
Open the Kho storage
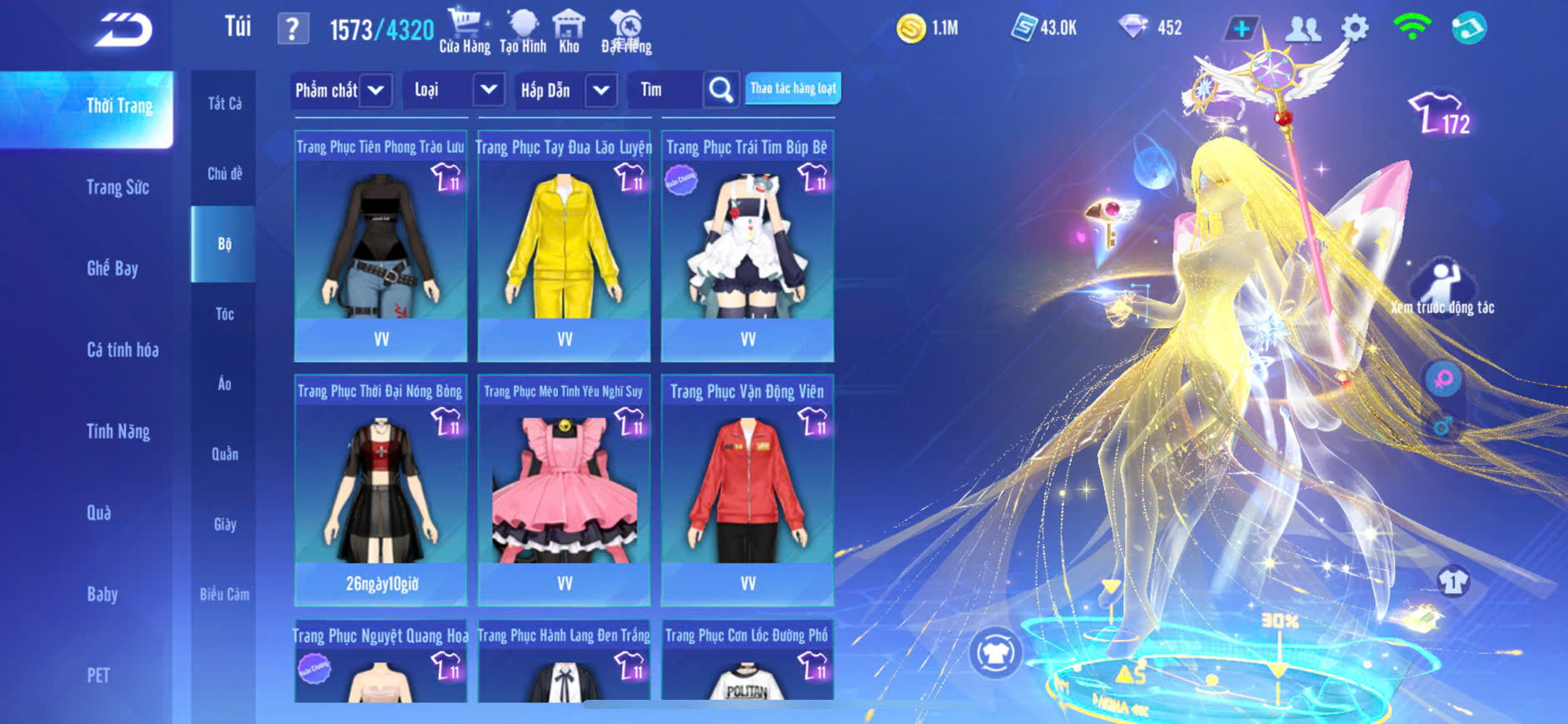click(569, 31)
